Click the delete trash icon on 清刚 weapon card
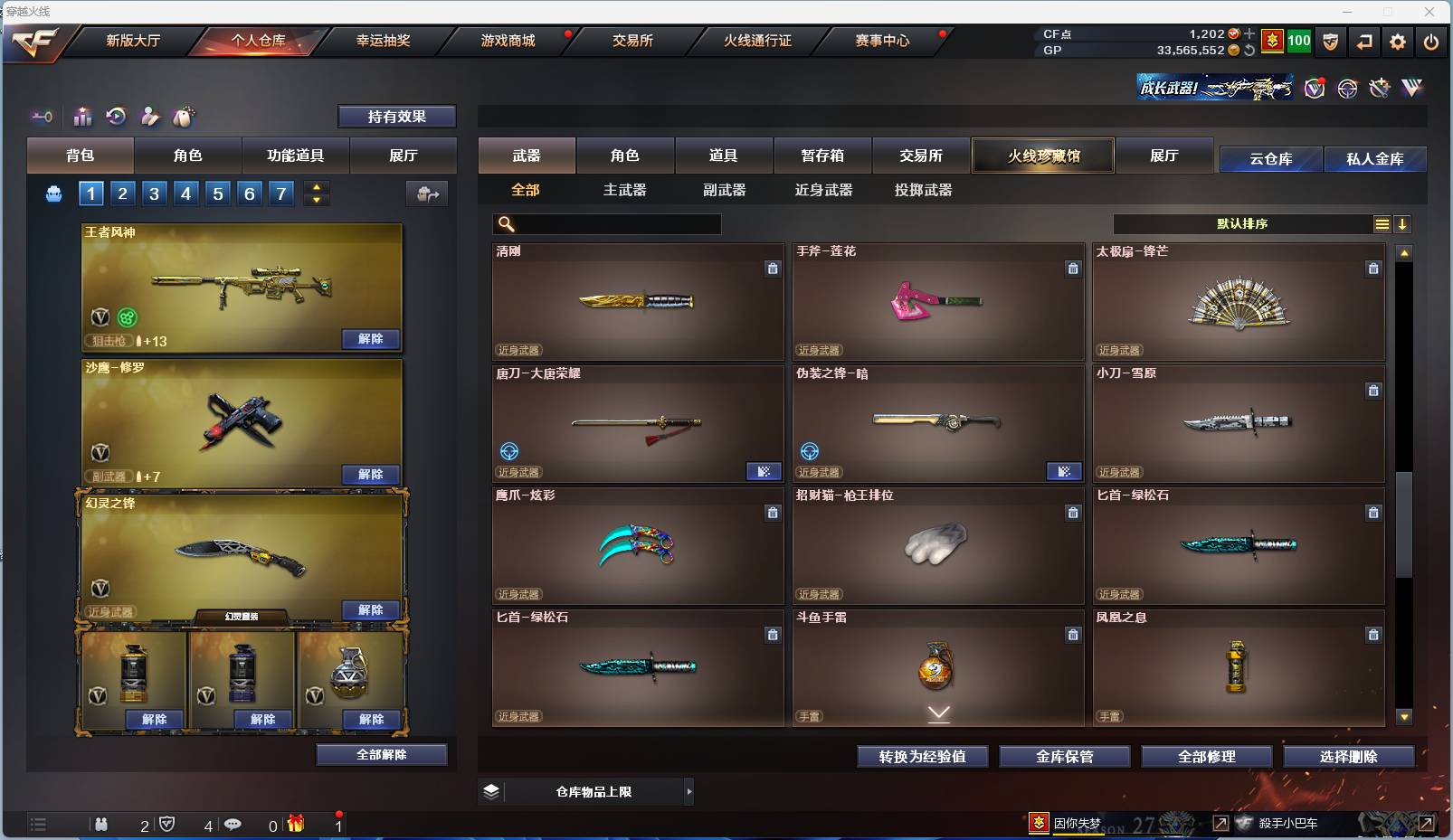The image size is (1453, 840). (x=773, y=269)
